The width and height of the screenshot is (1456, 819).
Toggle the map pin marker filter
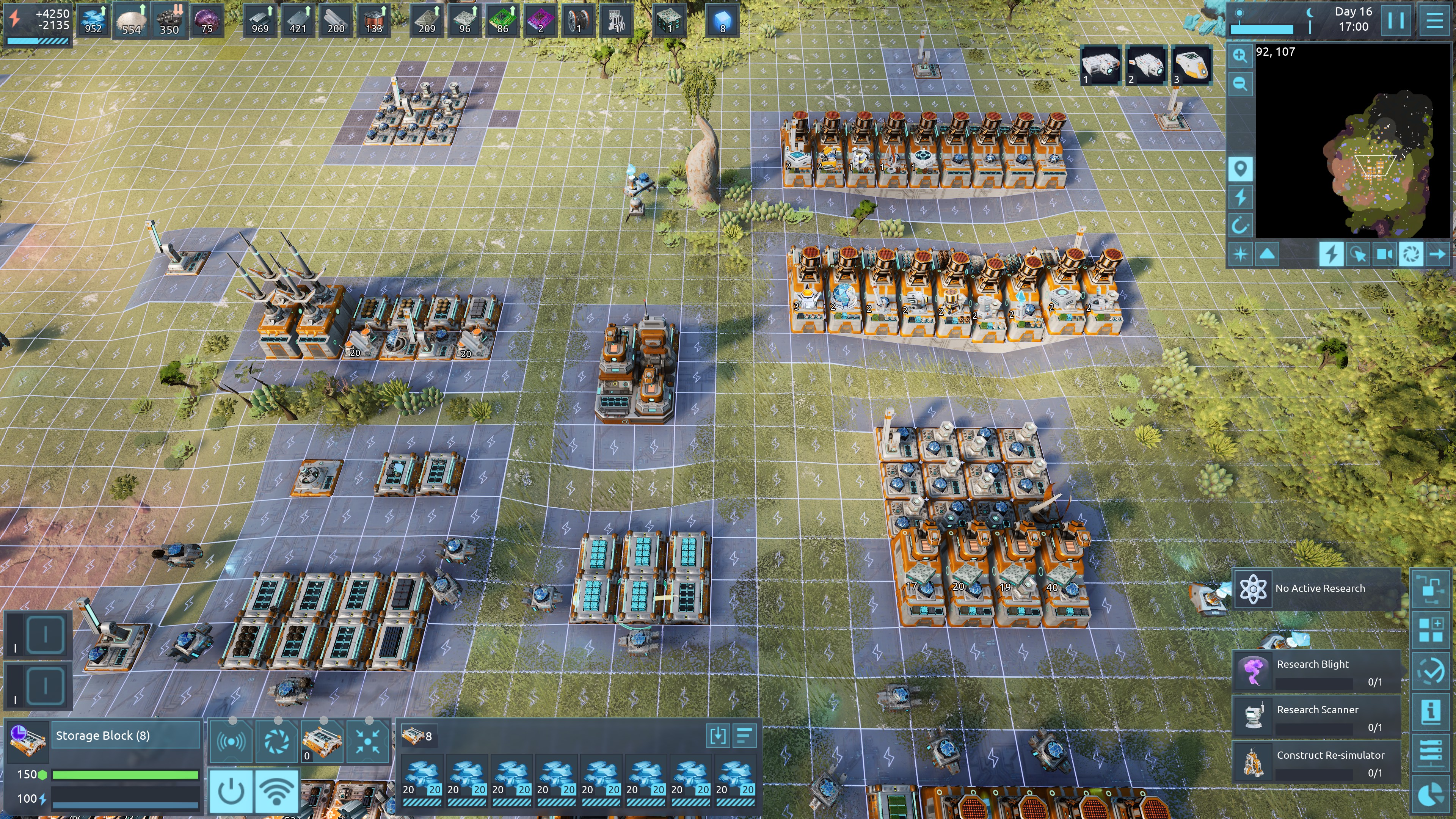[x=1240, y=169]
